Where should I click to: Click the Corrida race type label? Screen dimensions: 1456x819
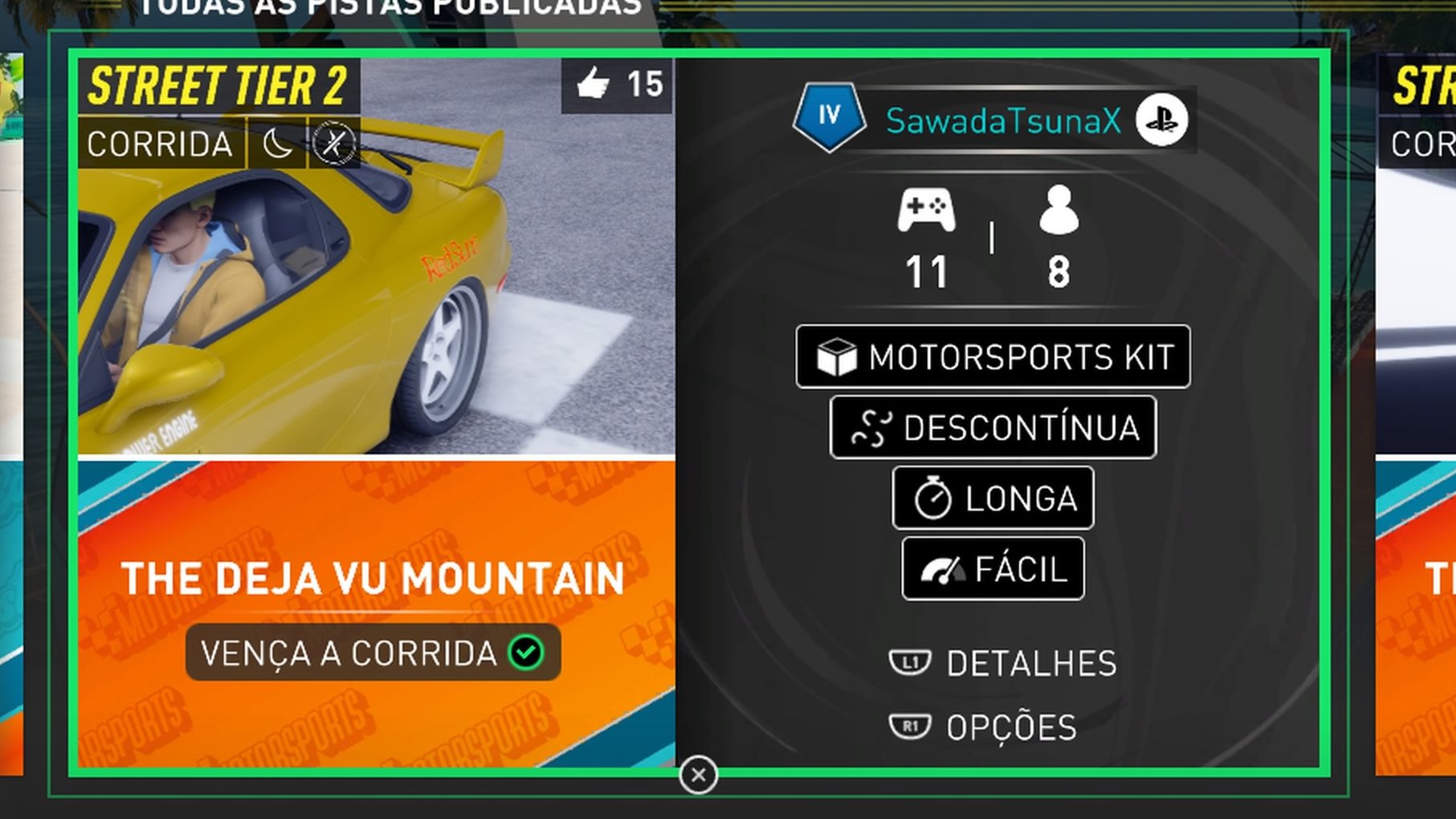tap(160, 145)
